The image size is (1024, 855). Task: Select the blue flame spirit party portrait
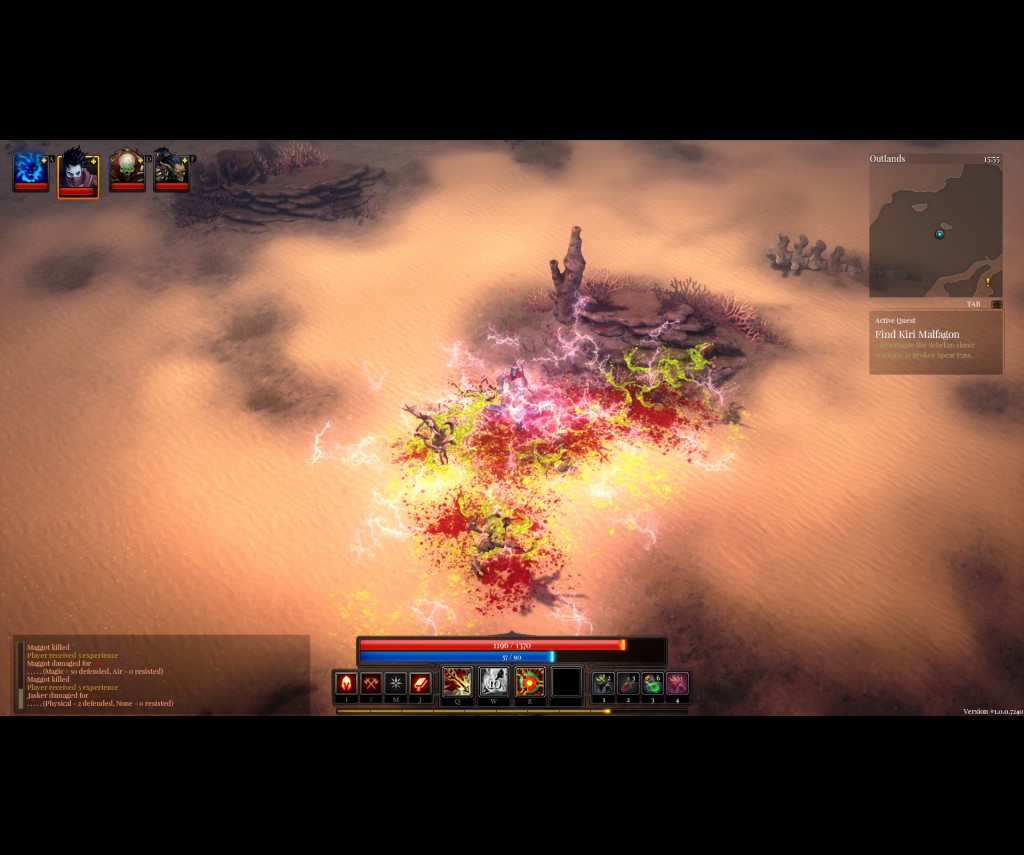click(x=30, y=168)
